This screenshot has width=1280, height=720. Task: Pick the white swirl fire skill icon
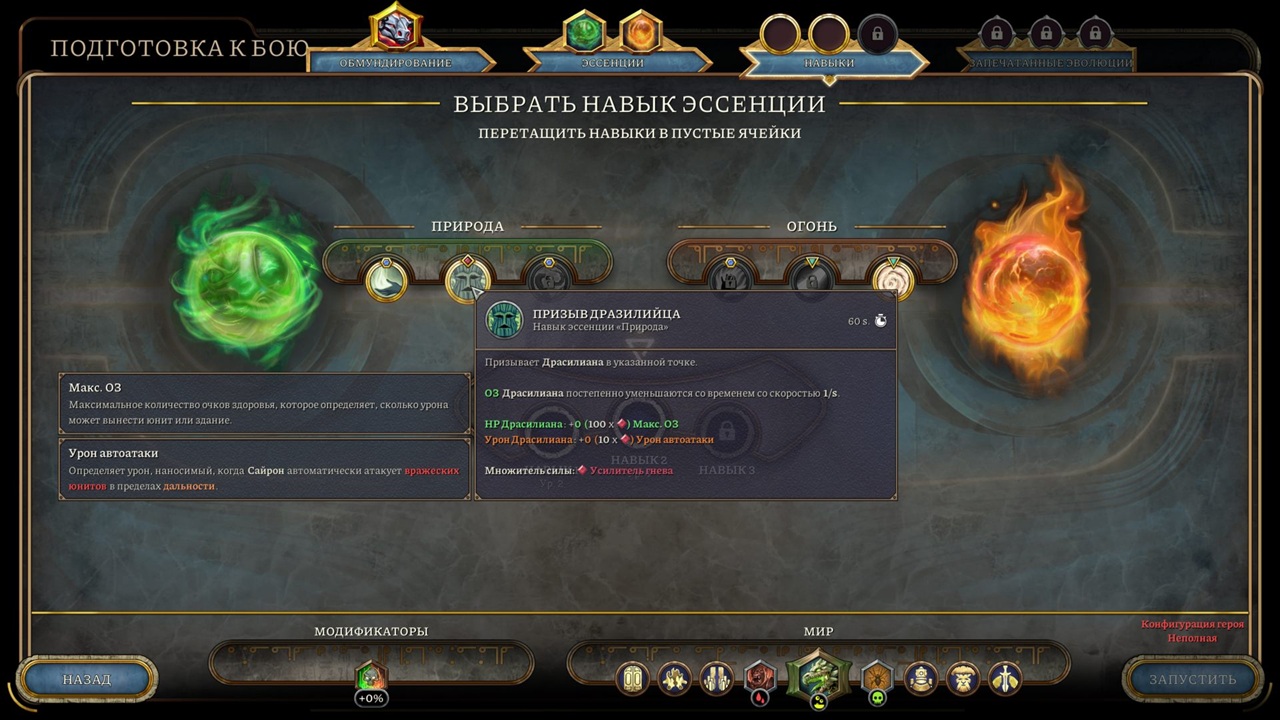[x=893, y=280]
